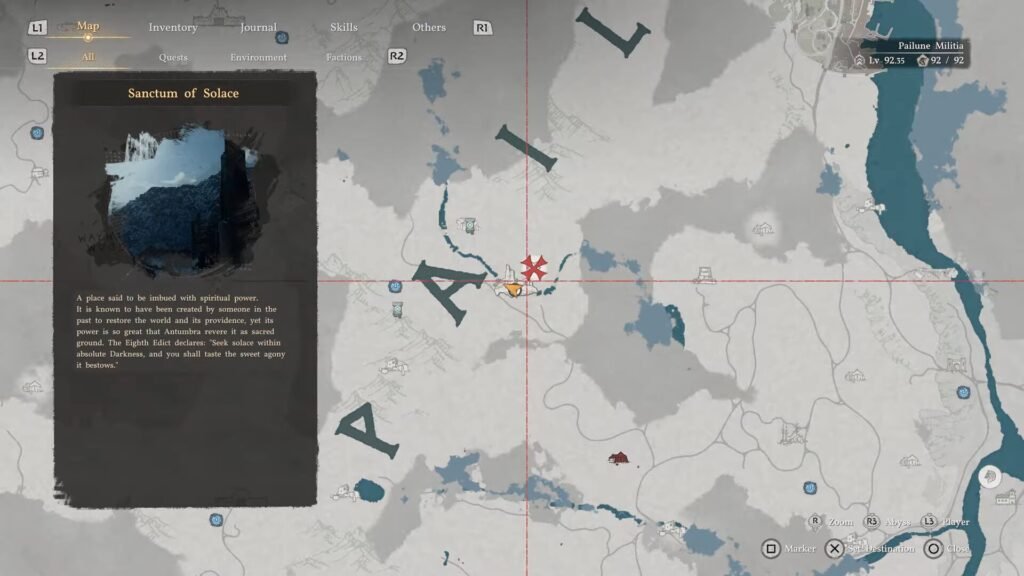This screenshot has width=1024, height=576.
Task: Click the wolf head marker by the river
Action: pyautogui.click(x=989, y=476)
